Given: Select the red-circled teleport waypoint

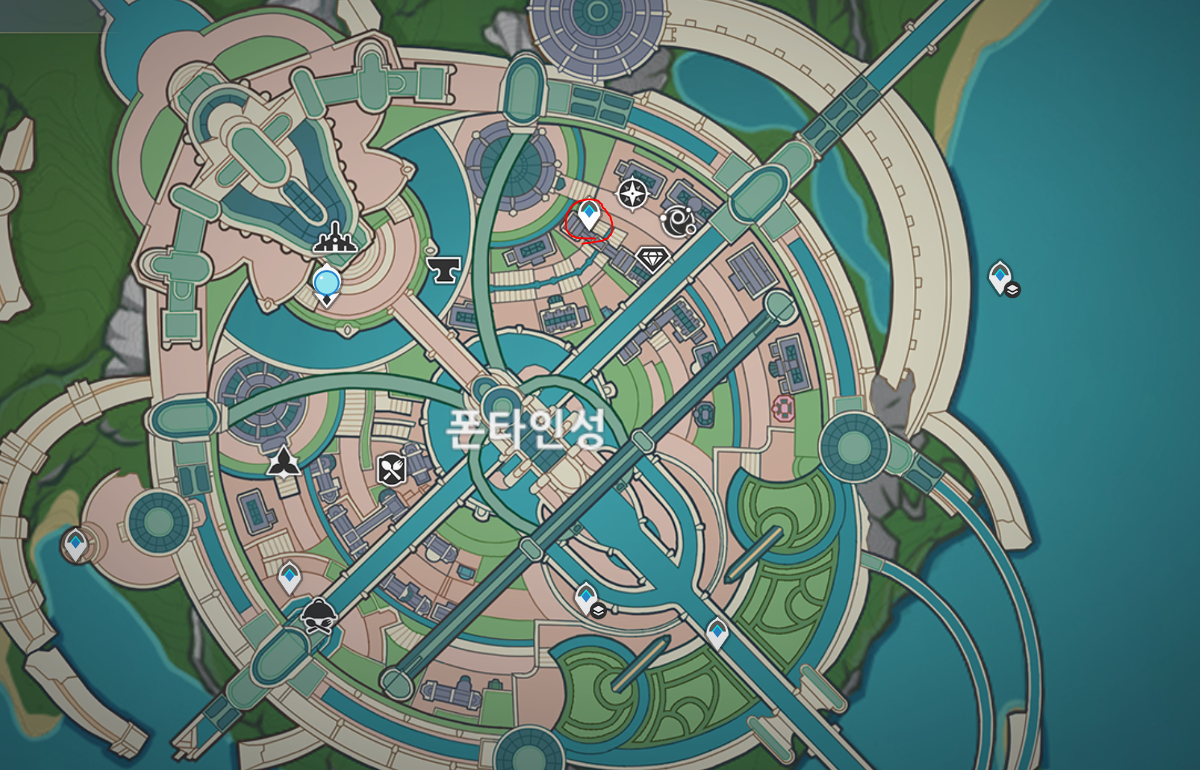Looking at the screenshot, I should point(588,216).
